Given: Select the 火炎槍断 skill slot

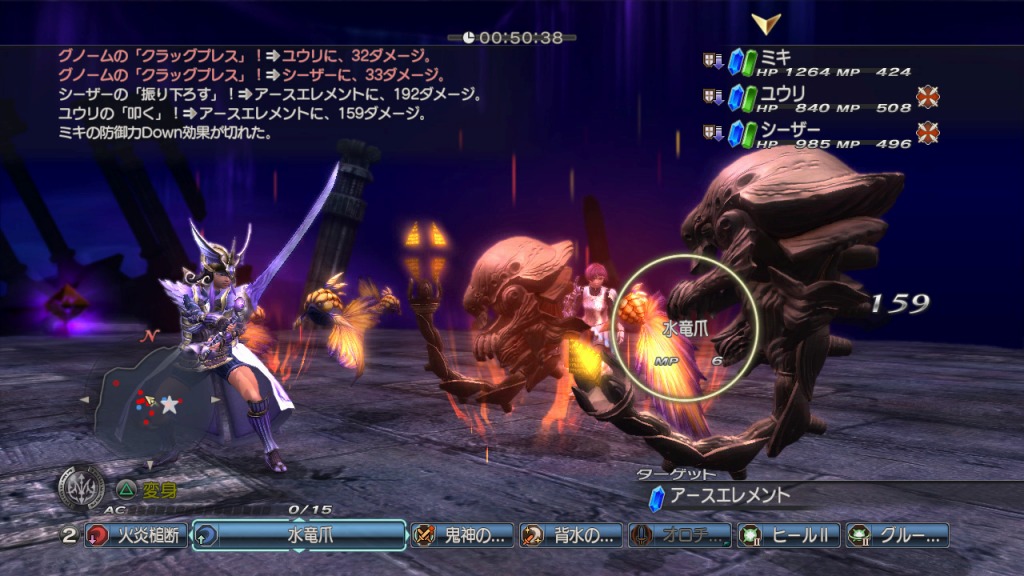Looking at the screenshot, I should (x=136, y=535).
